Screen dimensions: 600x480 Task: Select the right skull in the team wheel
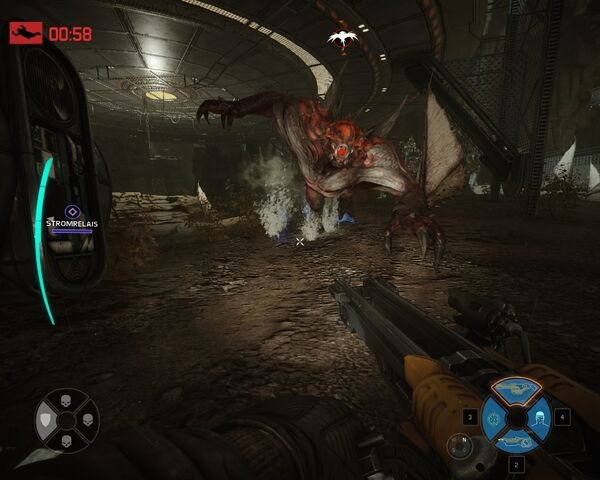tap(87, 421)
